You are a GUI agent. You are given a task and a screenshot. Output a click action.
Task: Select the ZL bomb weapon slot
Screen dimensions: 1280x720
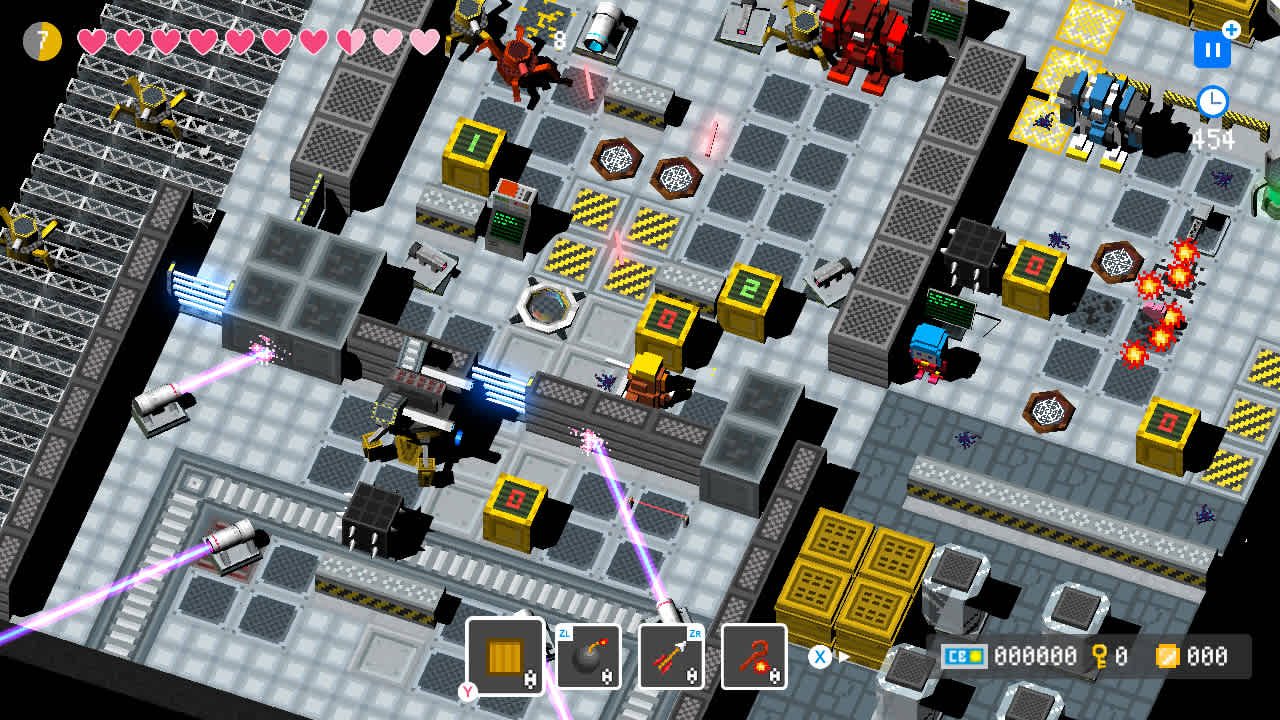point(590,656)
